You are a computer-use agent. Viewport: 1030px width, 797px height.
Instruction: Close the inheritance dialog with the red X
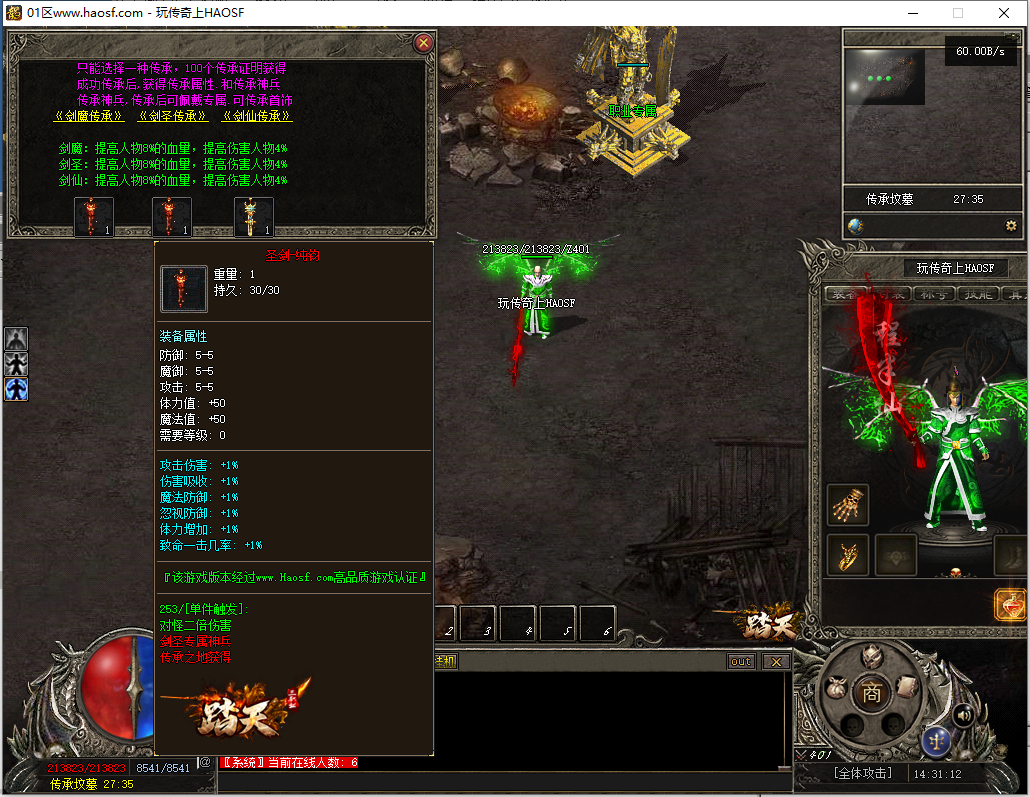pos(423,43)
